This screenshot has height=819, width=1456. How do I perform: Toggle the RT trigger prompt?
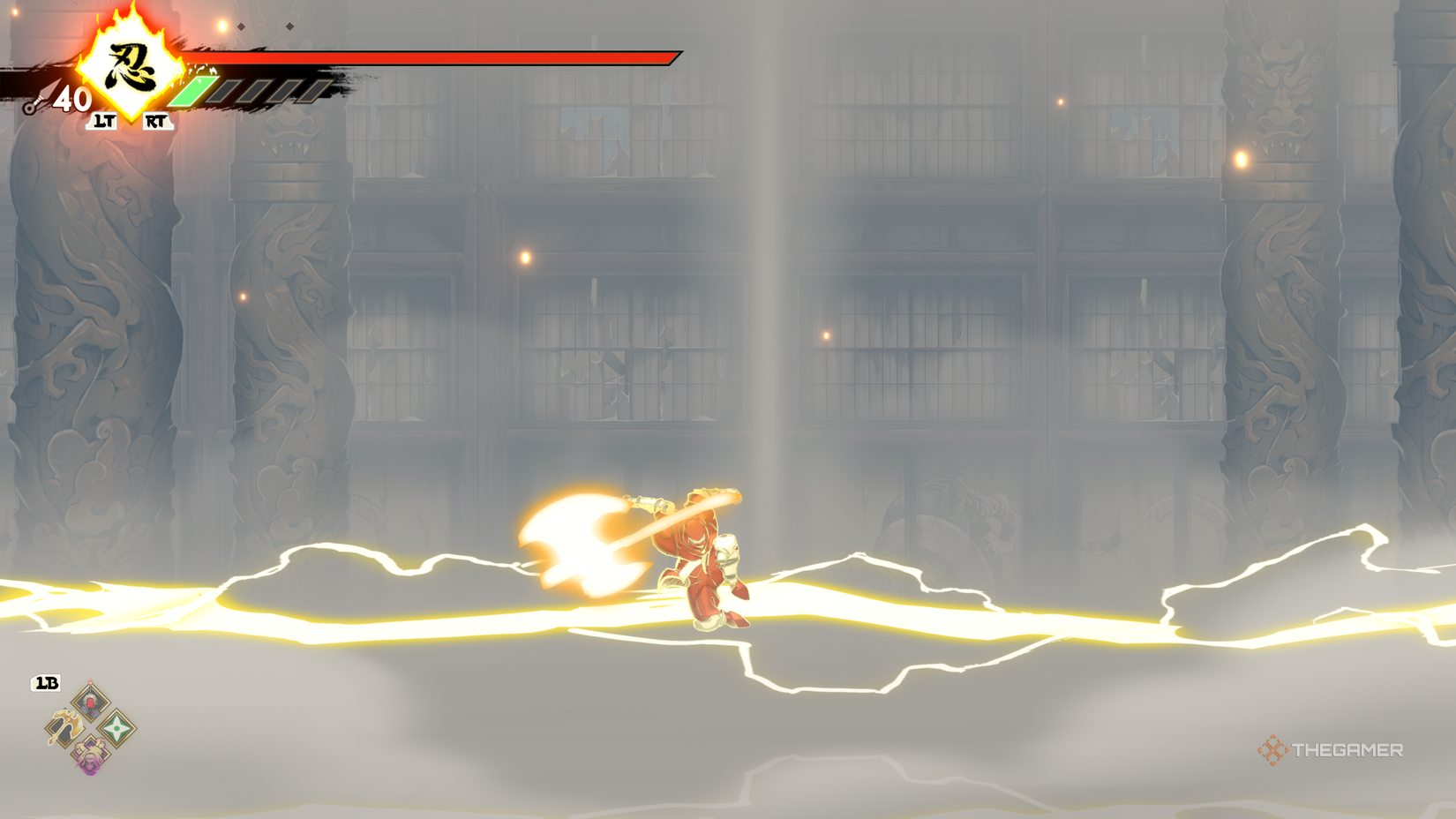(x=157, y=121)
